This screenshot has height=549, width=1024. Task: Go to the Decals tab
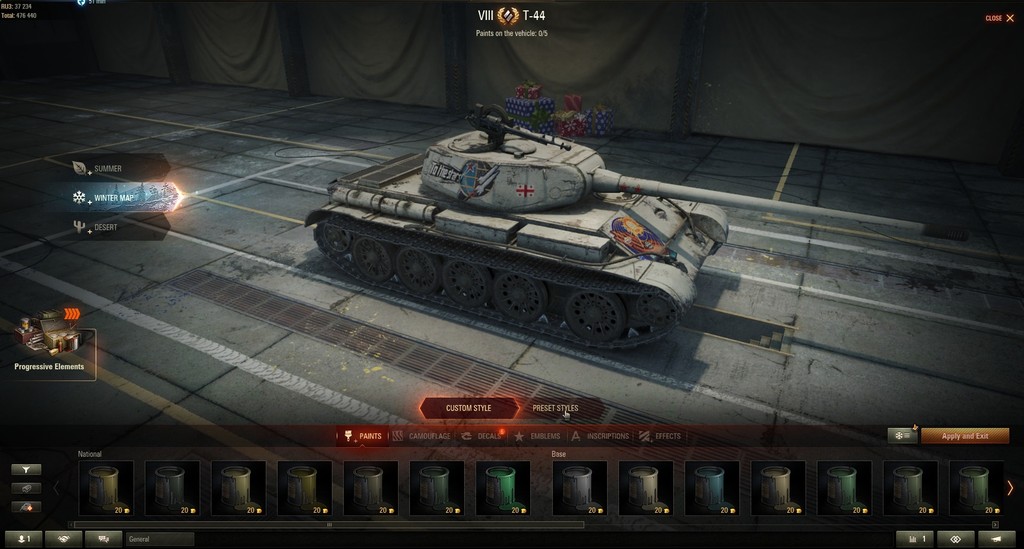482,436
